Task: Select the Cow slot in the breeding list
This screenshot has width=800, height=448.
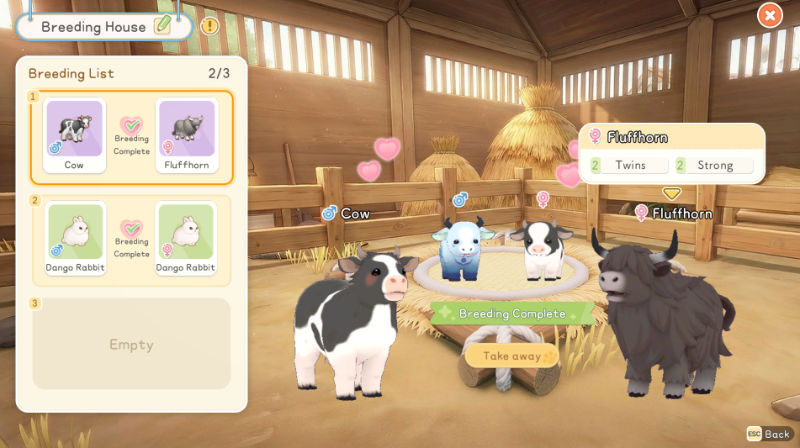Action: [74, 137]
